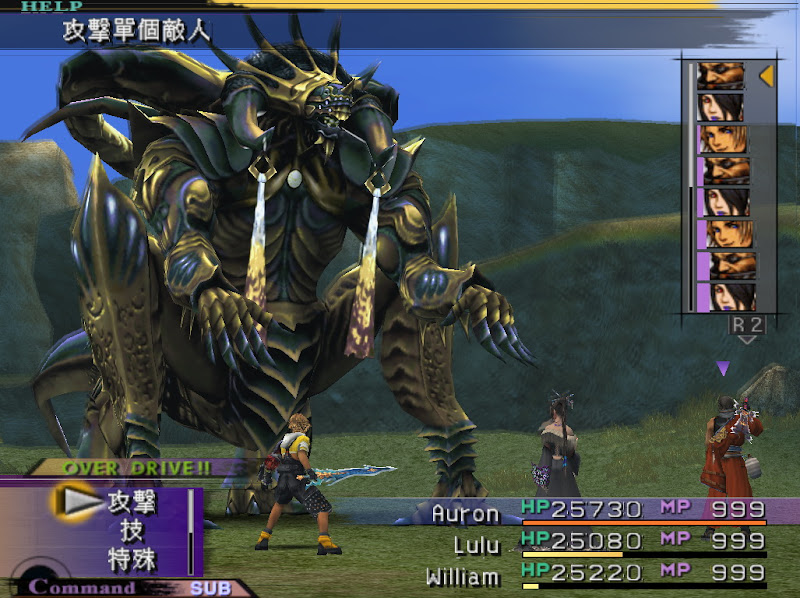Image resolution: width=800 pixels, height=598 pixels.
Task: Click the command menu scrollbar
Action: (190, 531)
